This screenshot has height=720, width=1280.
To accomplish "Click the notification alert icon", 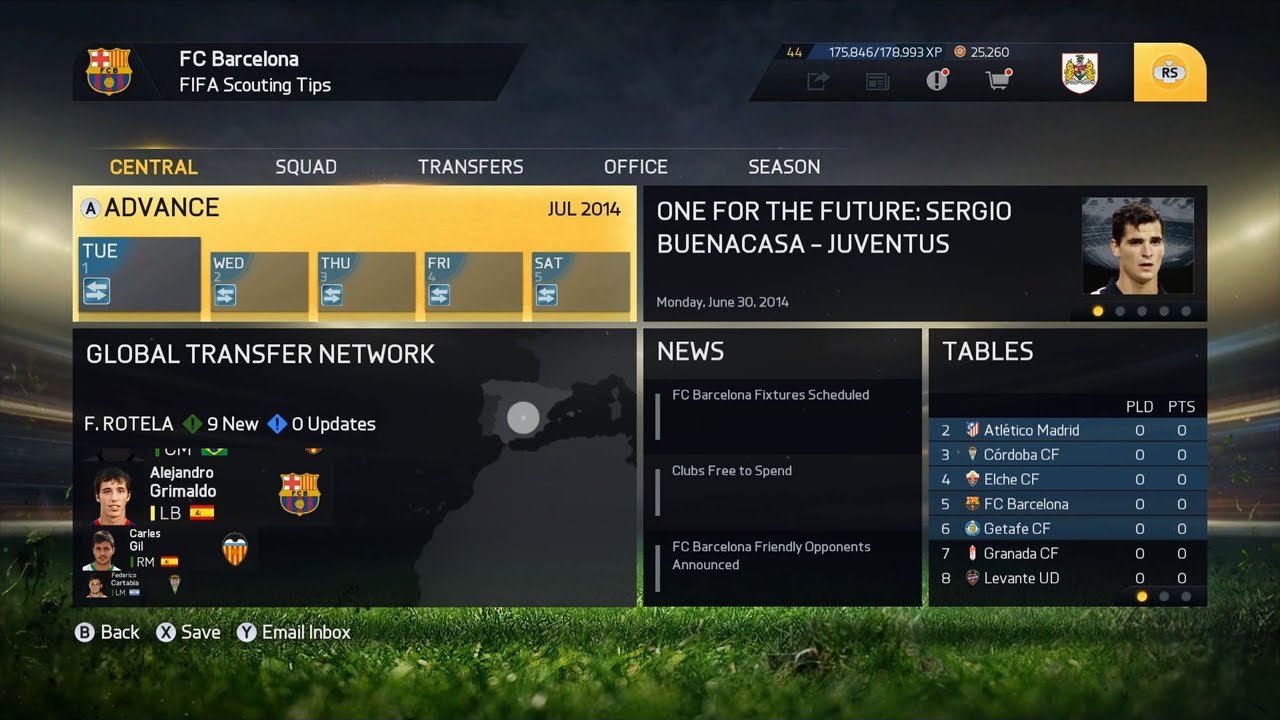I will [937, 81].
